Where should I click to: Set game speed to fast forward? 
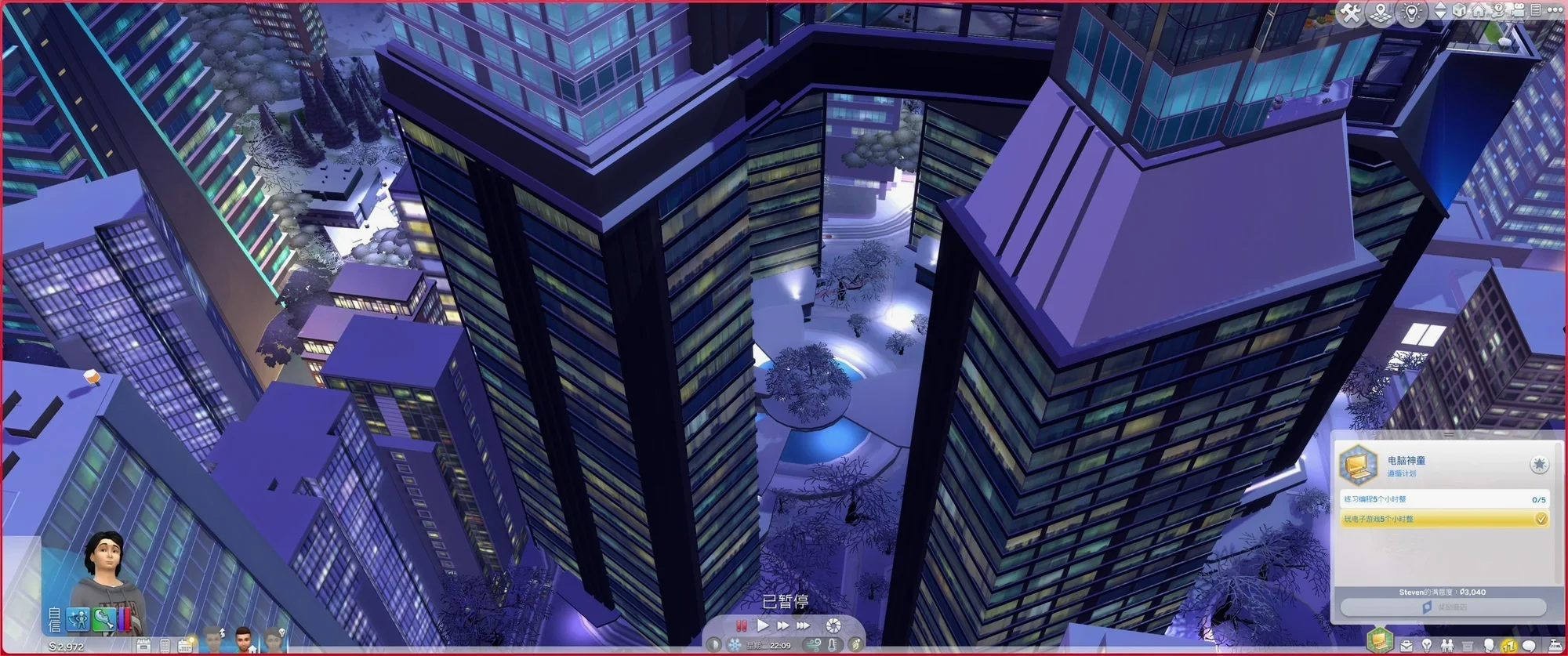(x=782, y=625)
